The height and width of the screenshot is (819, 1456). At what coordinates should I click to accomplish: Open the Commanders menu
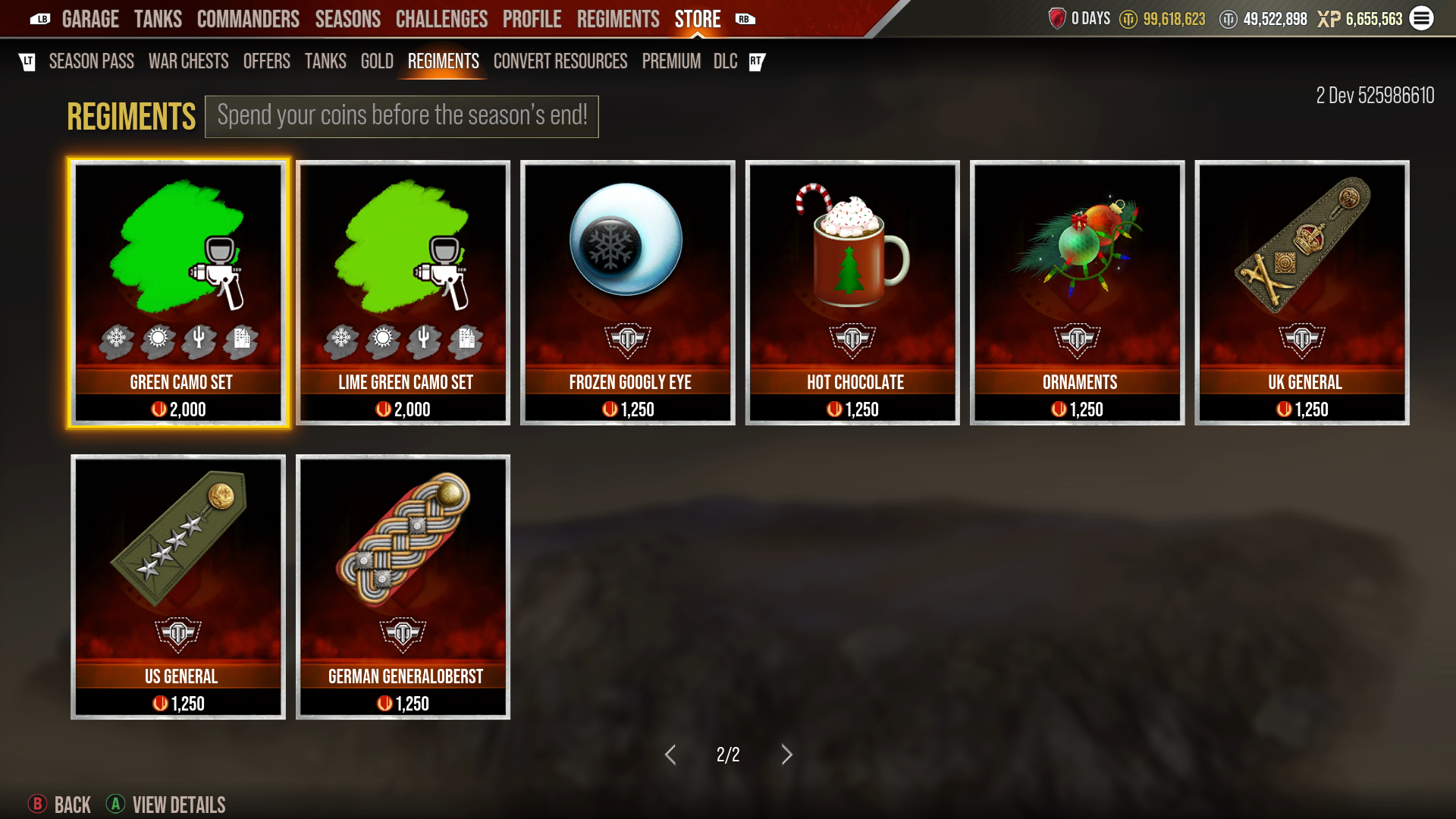[248, 18]
